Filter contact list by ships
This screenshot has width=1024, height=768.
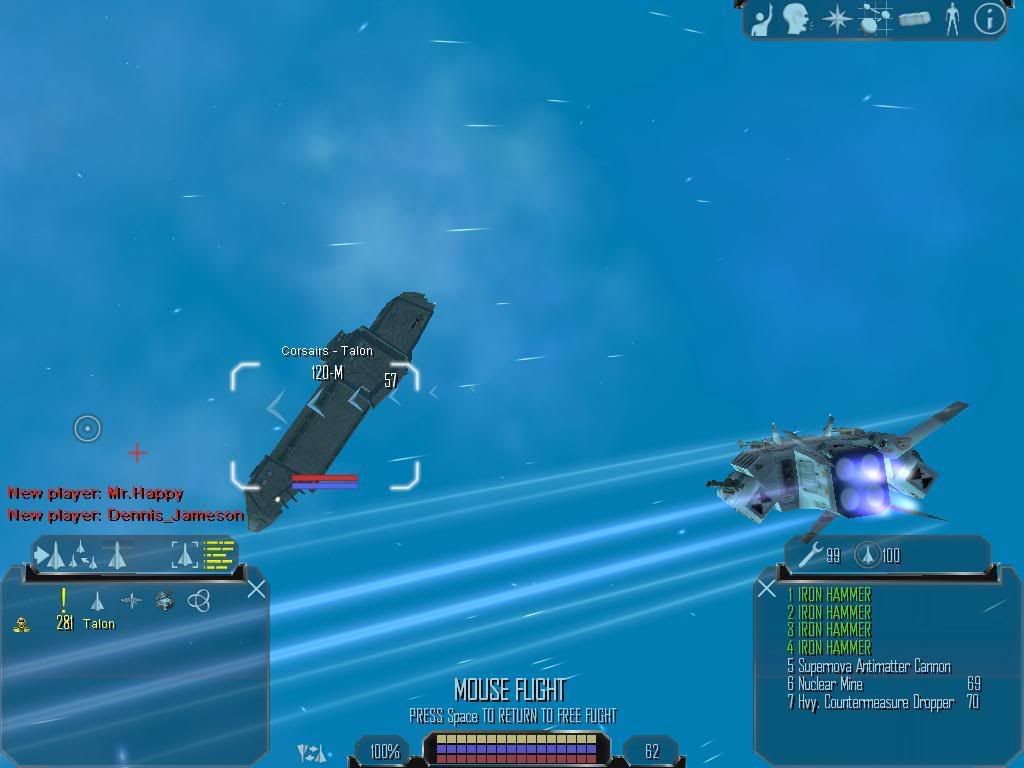tap(98, 600)
